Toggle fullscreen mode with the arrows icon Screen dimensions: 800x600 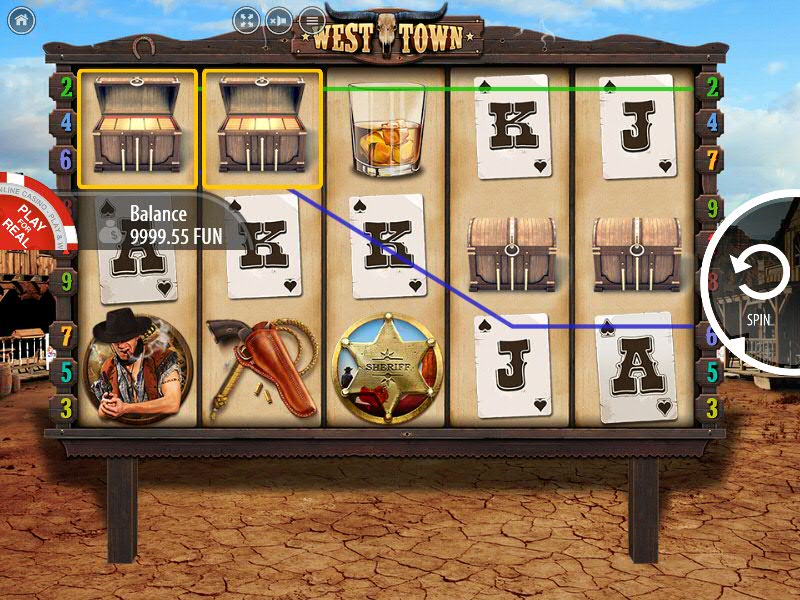pyautogui.click(x=248, y=20)
